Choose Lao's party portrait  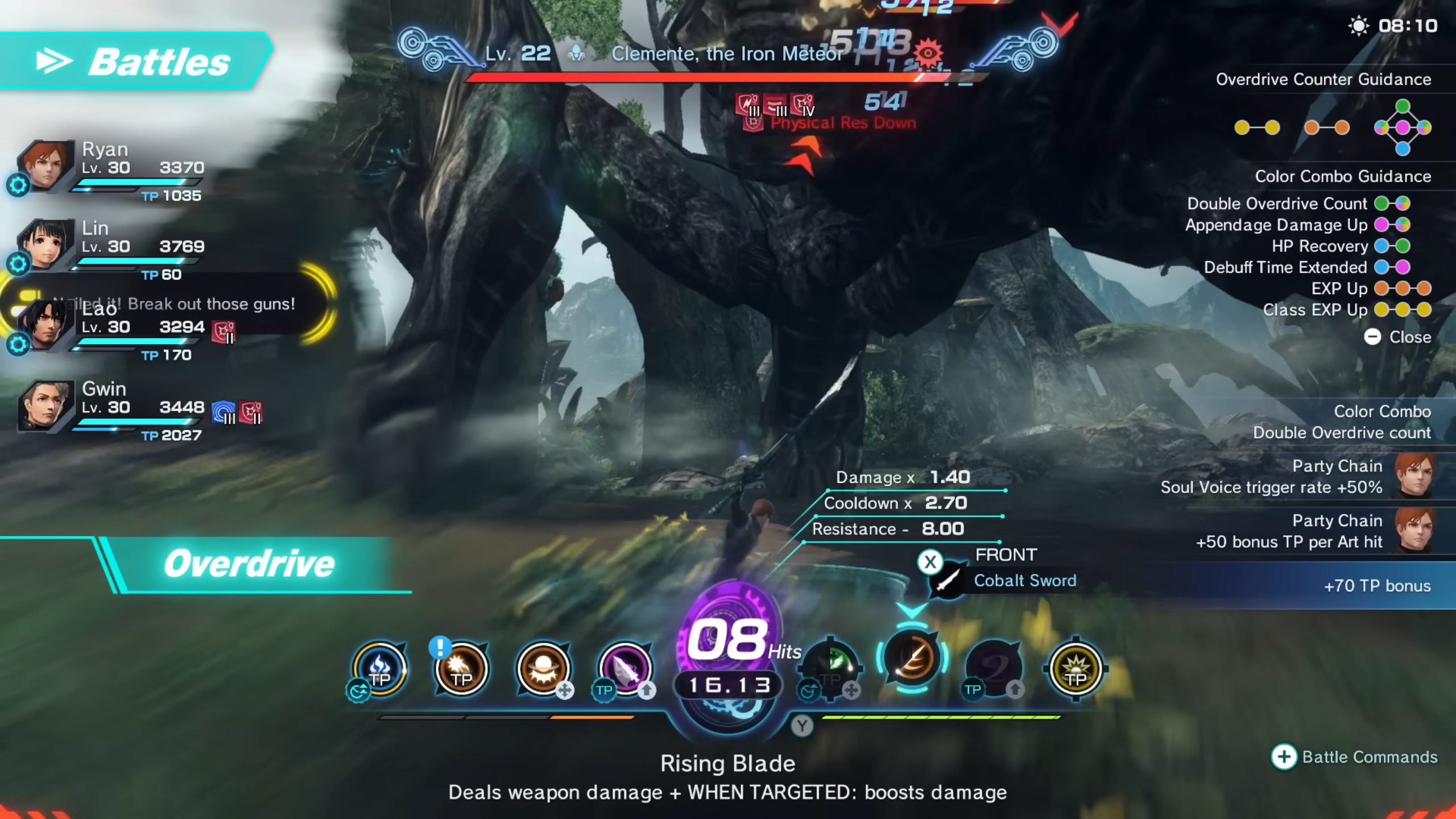[44, 325]
